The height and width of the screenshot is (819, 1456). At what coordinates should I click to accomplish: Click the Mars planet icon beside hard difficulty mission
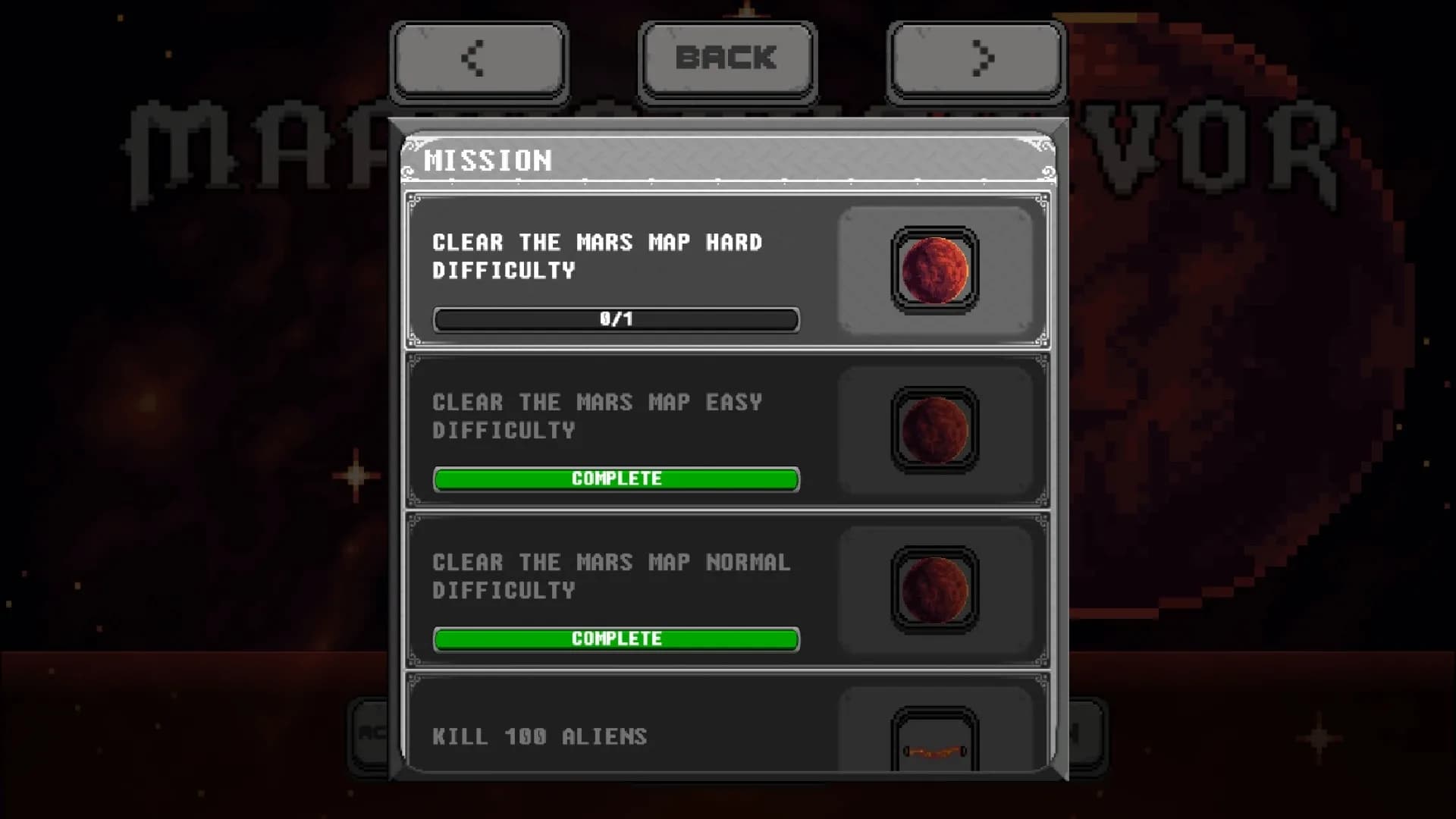(934, 269)
